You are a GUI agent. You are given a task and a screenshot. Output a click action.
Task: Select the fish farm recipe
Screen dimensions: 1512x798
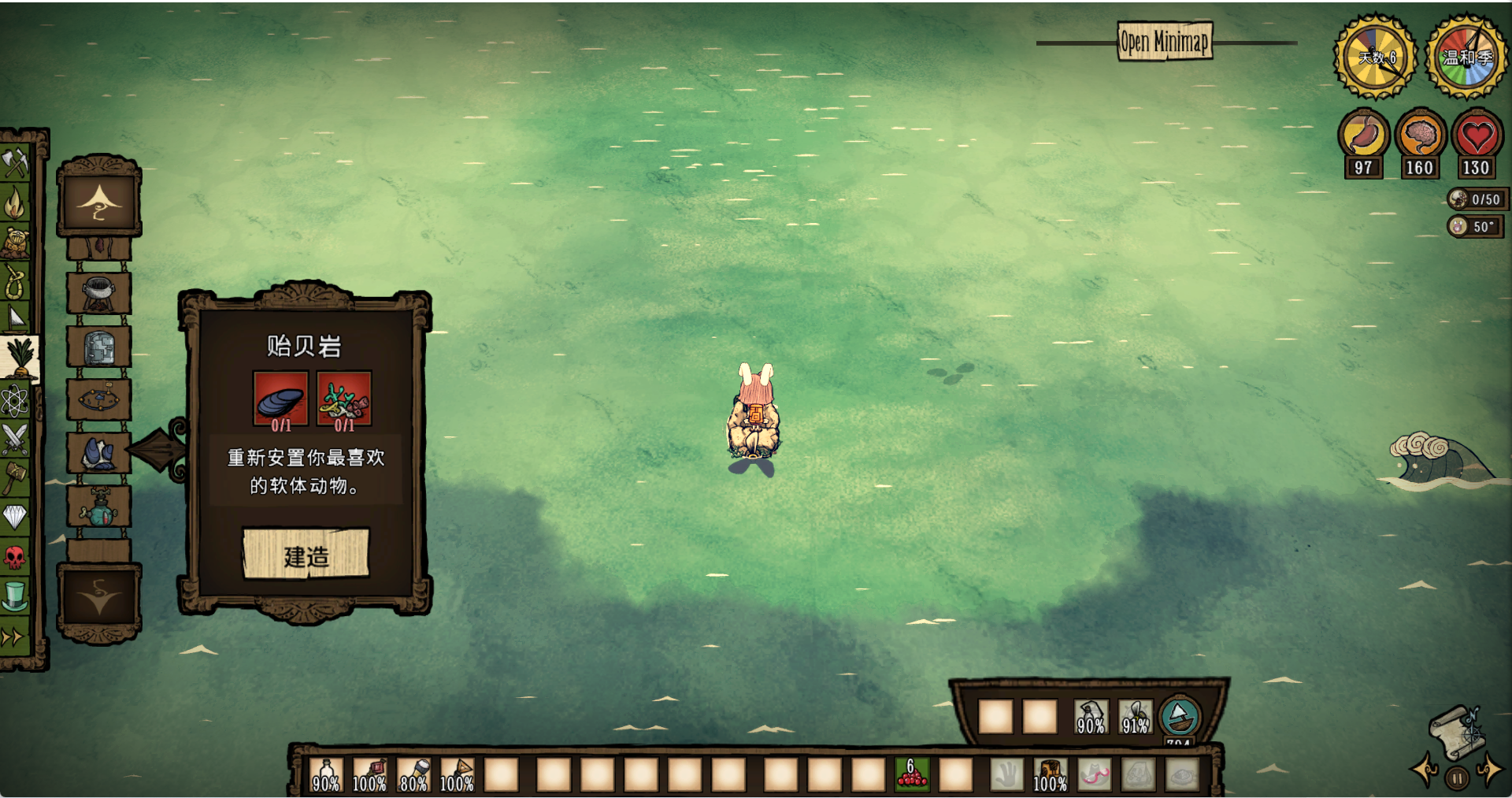[99, 399]
